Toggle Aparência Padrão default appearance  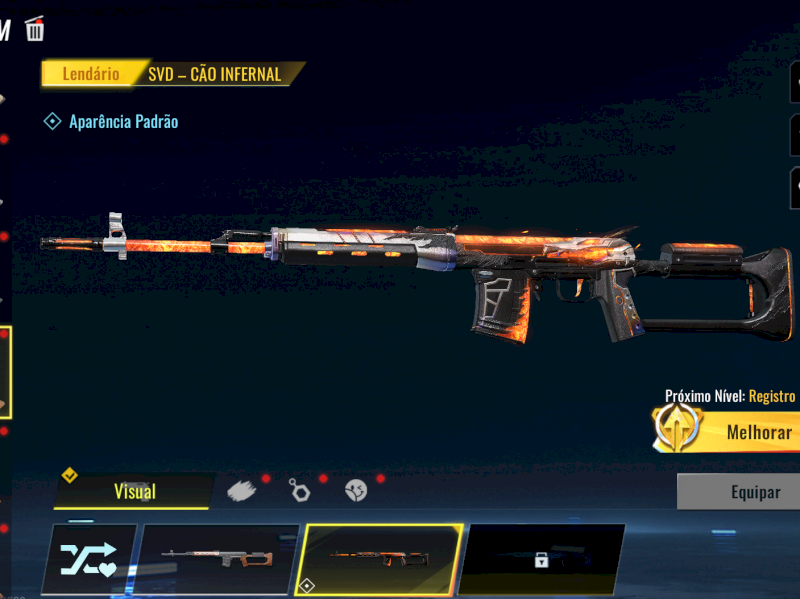tap(53, 121)
